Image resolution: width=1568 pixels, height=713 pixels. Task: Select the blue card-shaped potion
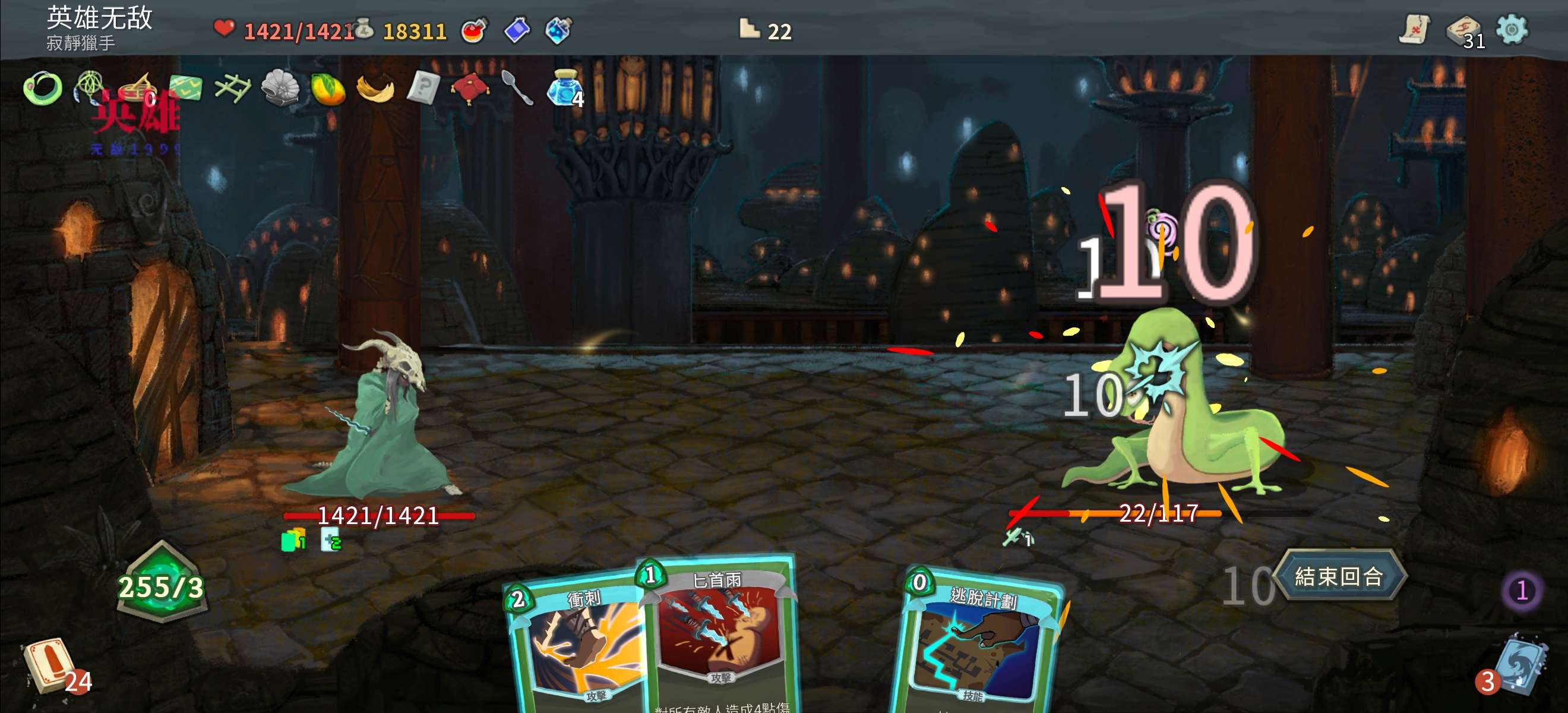(x=517, y=30)
